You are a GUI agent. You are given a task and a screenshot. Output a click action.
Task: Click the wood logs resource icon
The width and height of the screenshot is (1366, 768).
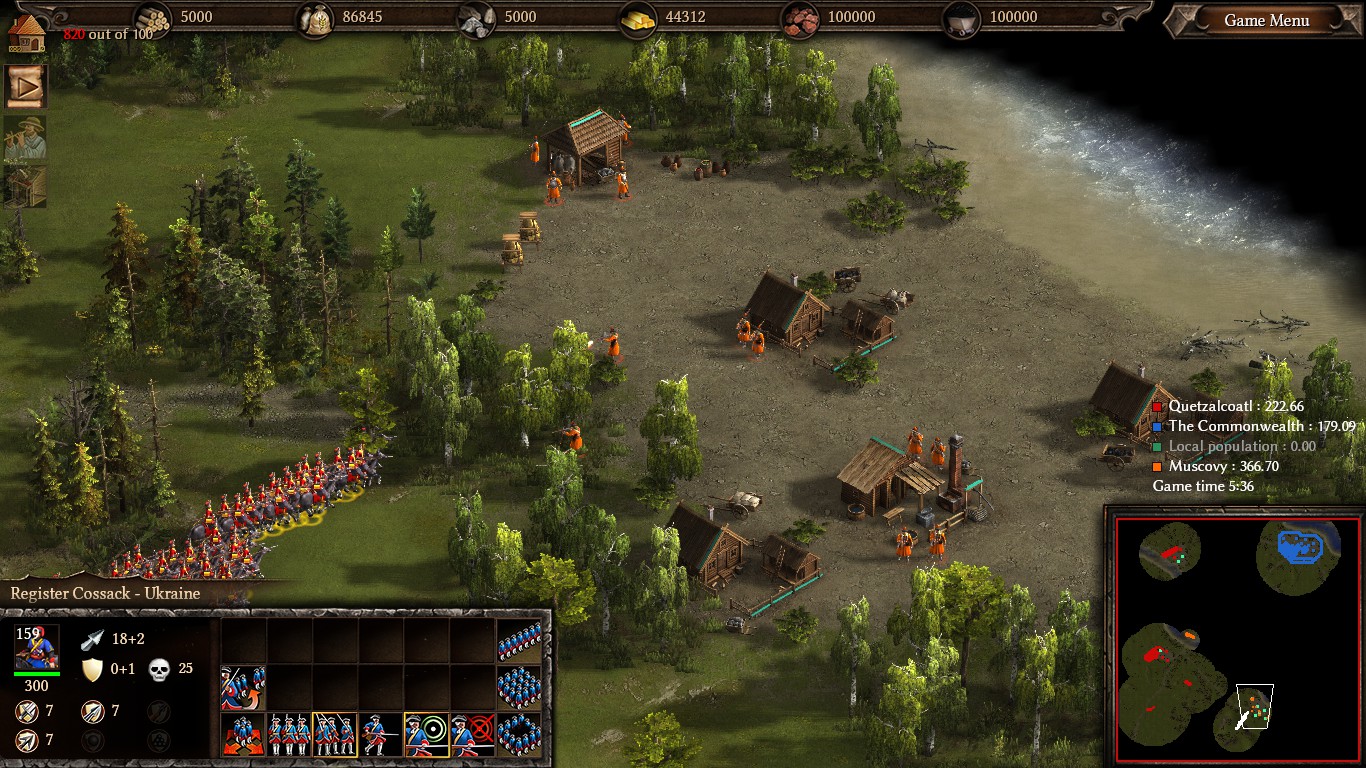point(153,18)
